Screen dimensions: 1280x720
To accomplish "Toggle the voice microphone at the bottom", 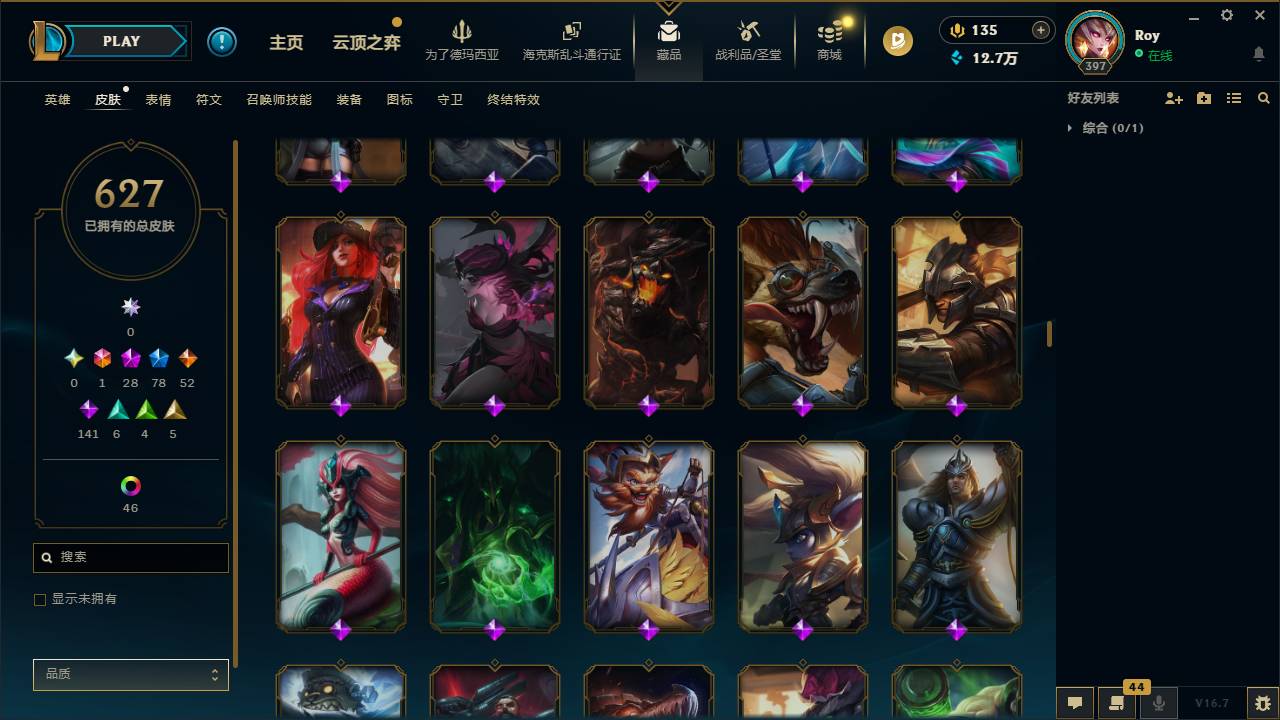I will (1158, 703).
